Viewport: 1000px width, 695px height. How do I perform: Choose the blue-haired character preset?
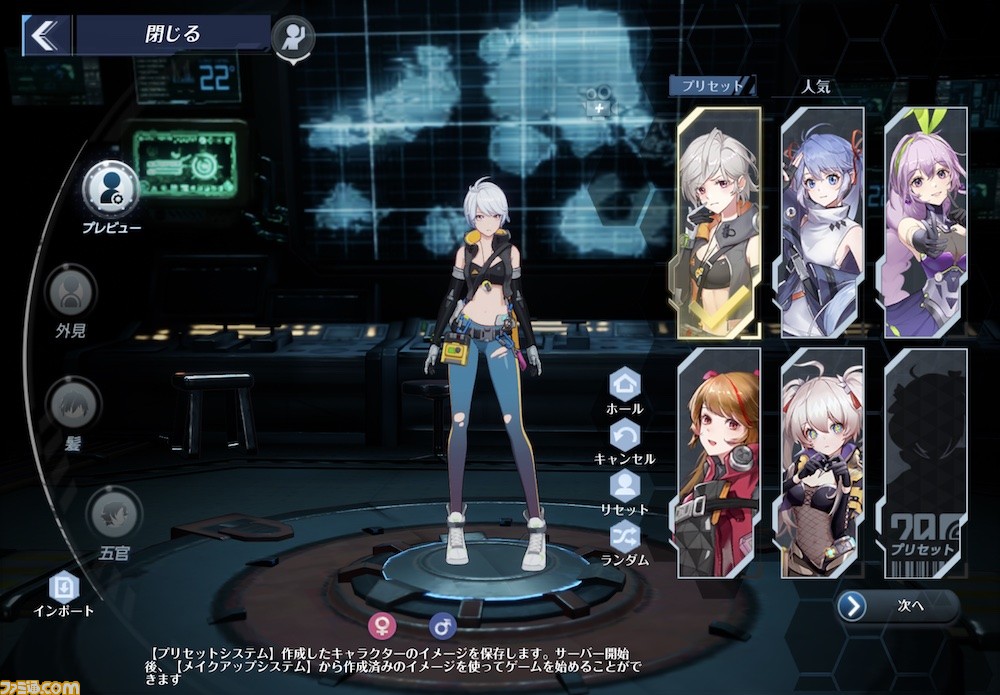click(822, 222)
